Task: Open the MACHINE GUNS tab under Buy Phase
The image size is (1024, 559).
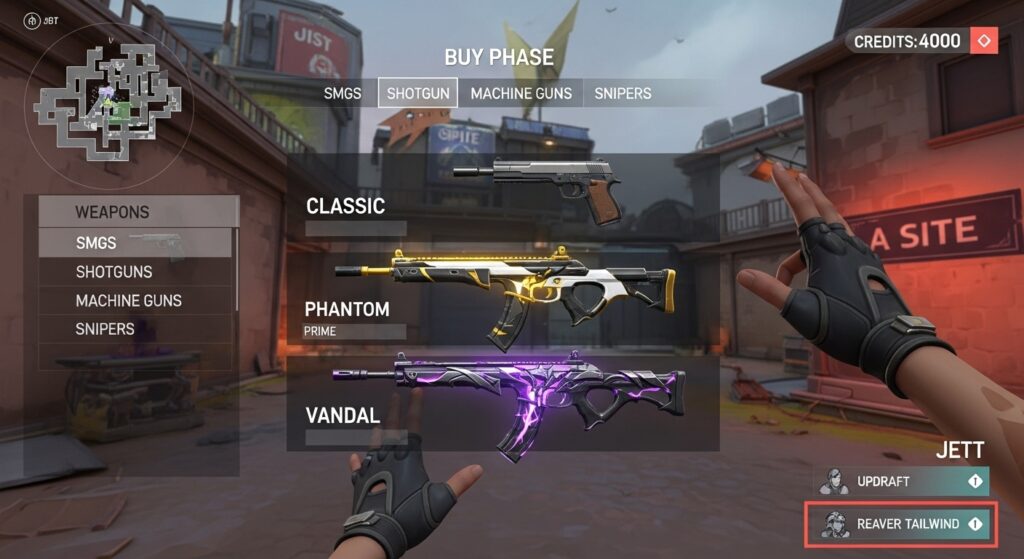Action: (521, 93)
